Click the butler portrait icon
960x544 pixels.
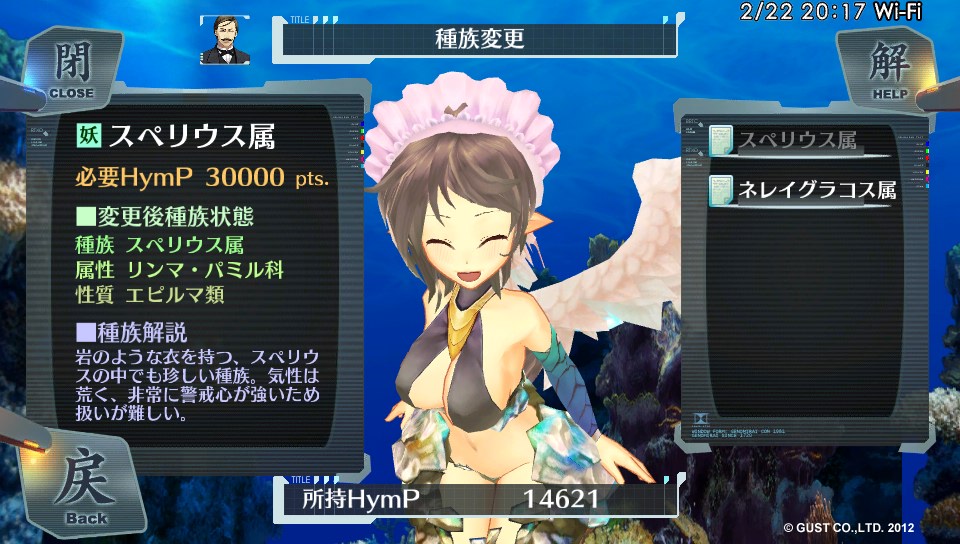pyautogui.click(x=225, y=39)
